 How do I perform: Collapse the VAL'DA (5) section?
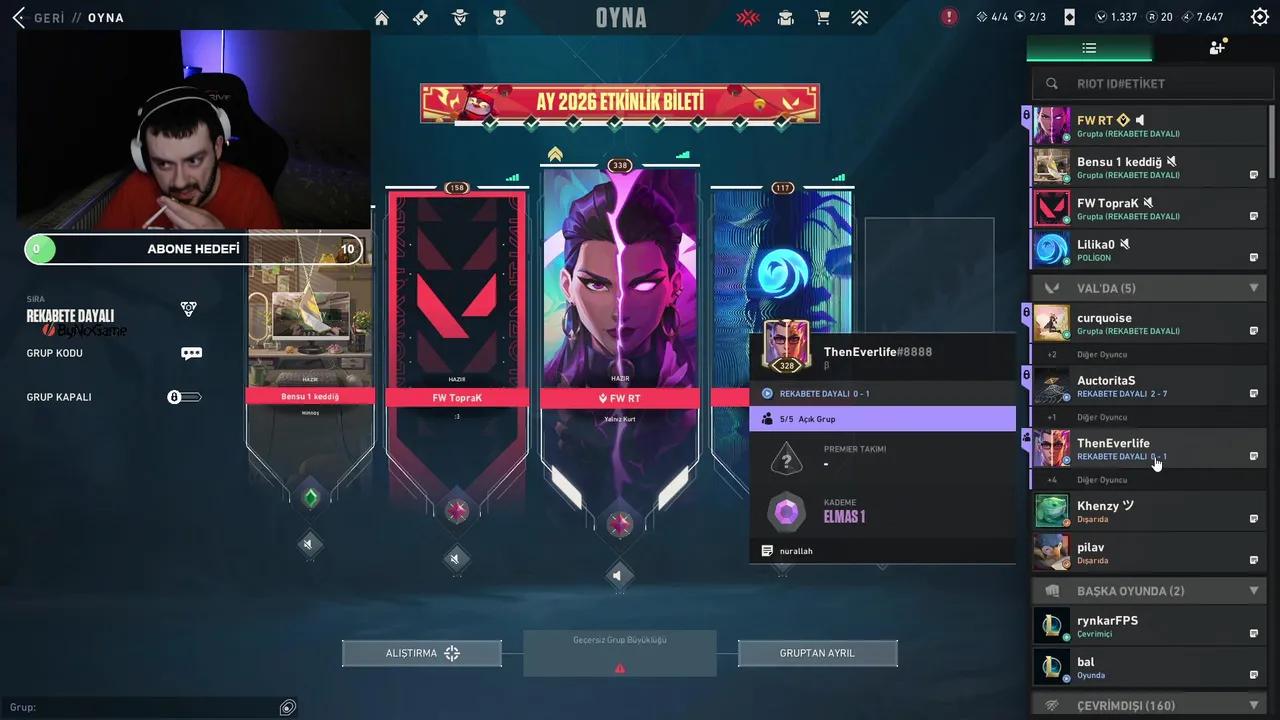(1254, 288)
